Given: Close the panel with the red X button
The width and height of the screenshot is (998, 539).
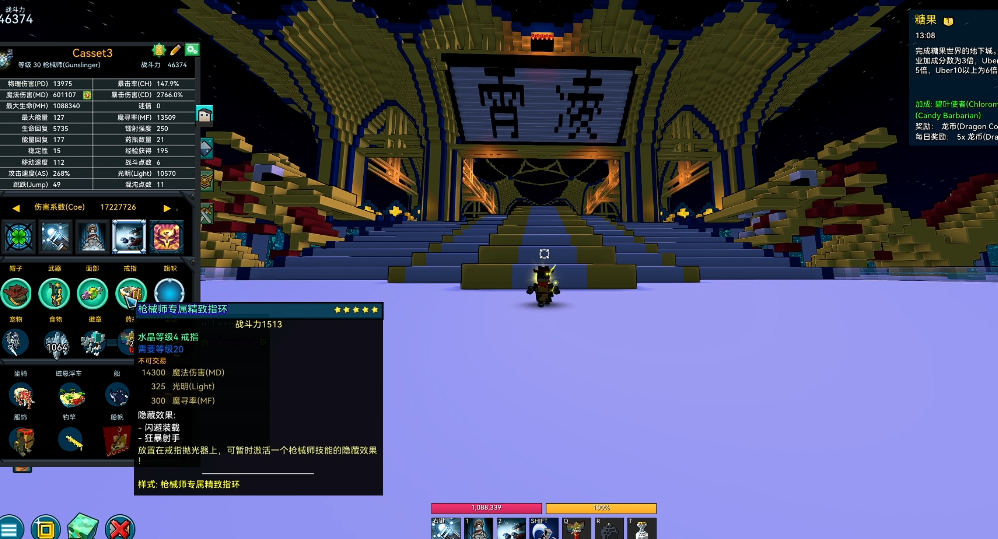Looking at the screenshot, I should click(x=120, y=527).
